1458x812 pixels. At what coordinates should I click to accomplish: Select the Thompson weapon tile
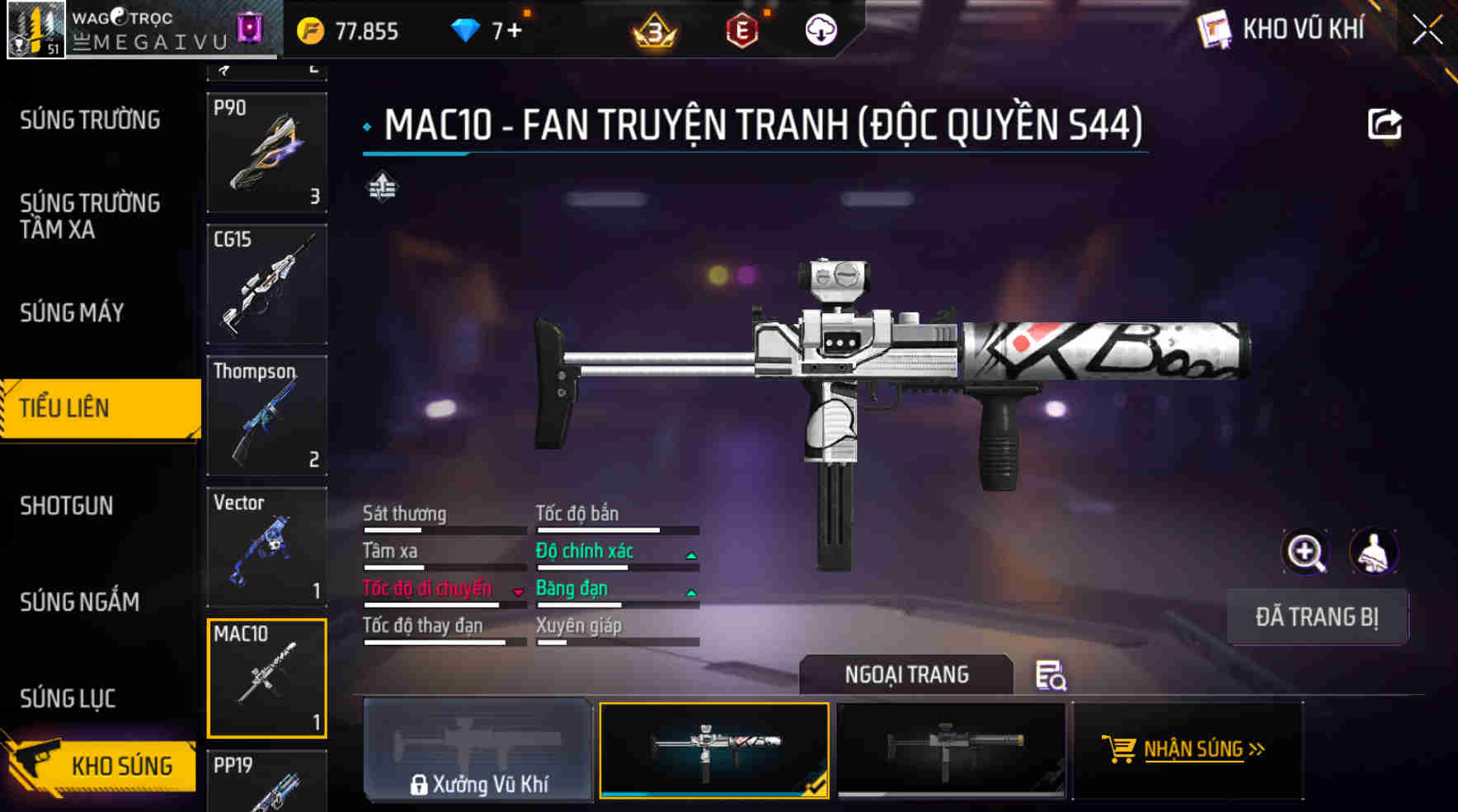tap(266, 415)
